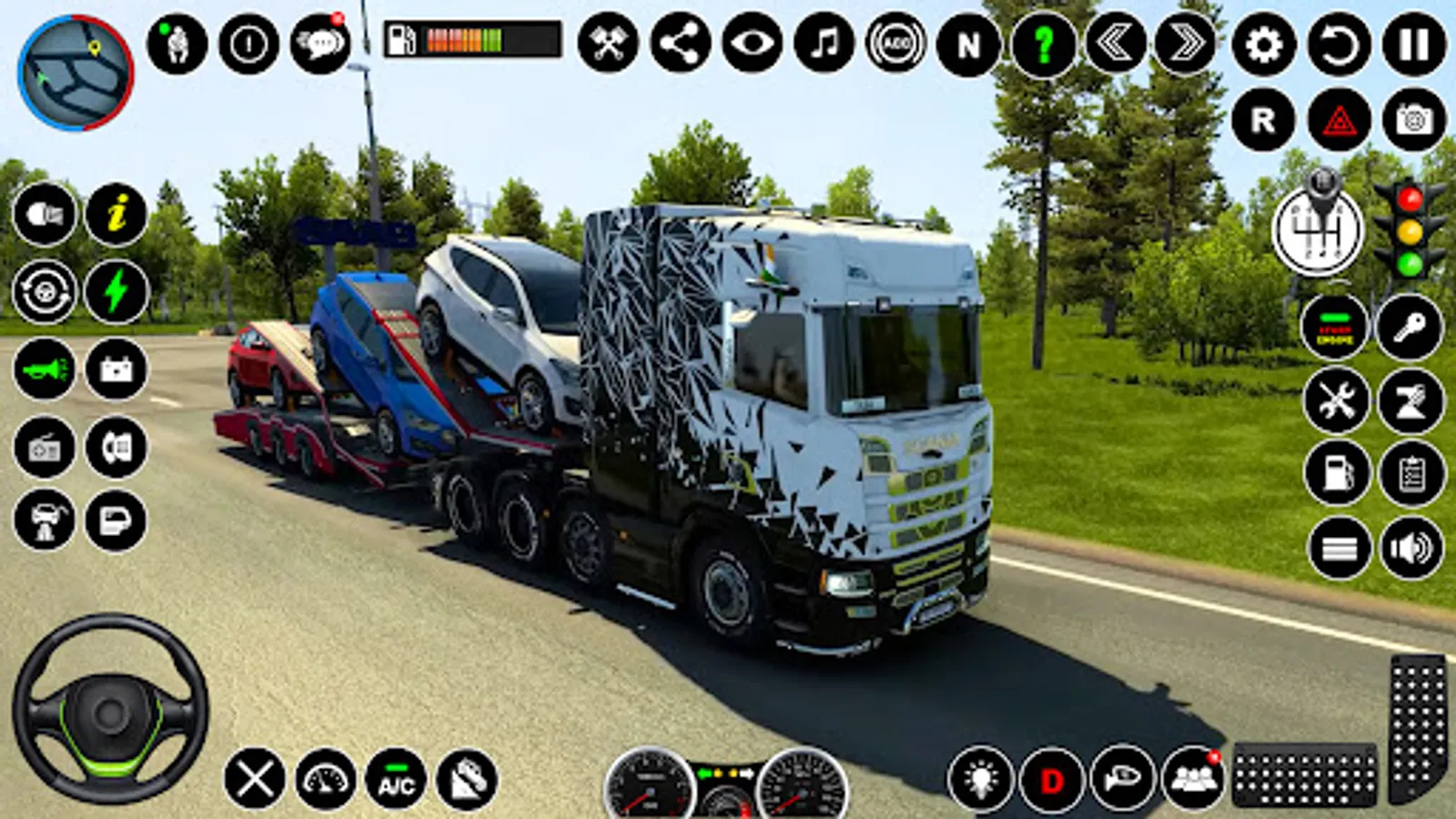This screenshot has height=819, width=1456.
Task: Click the key ignition button
Action: click(x=1409, y=327)
